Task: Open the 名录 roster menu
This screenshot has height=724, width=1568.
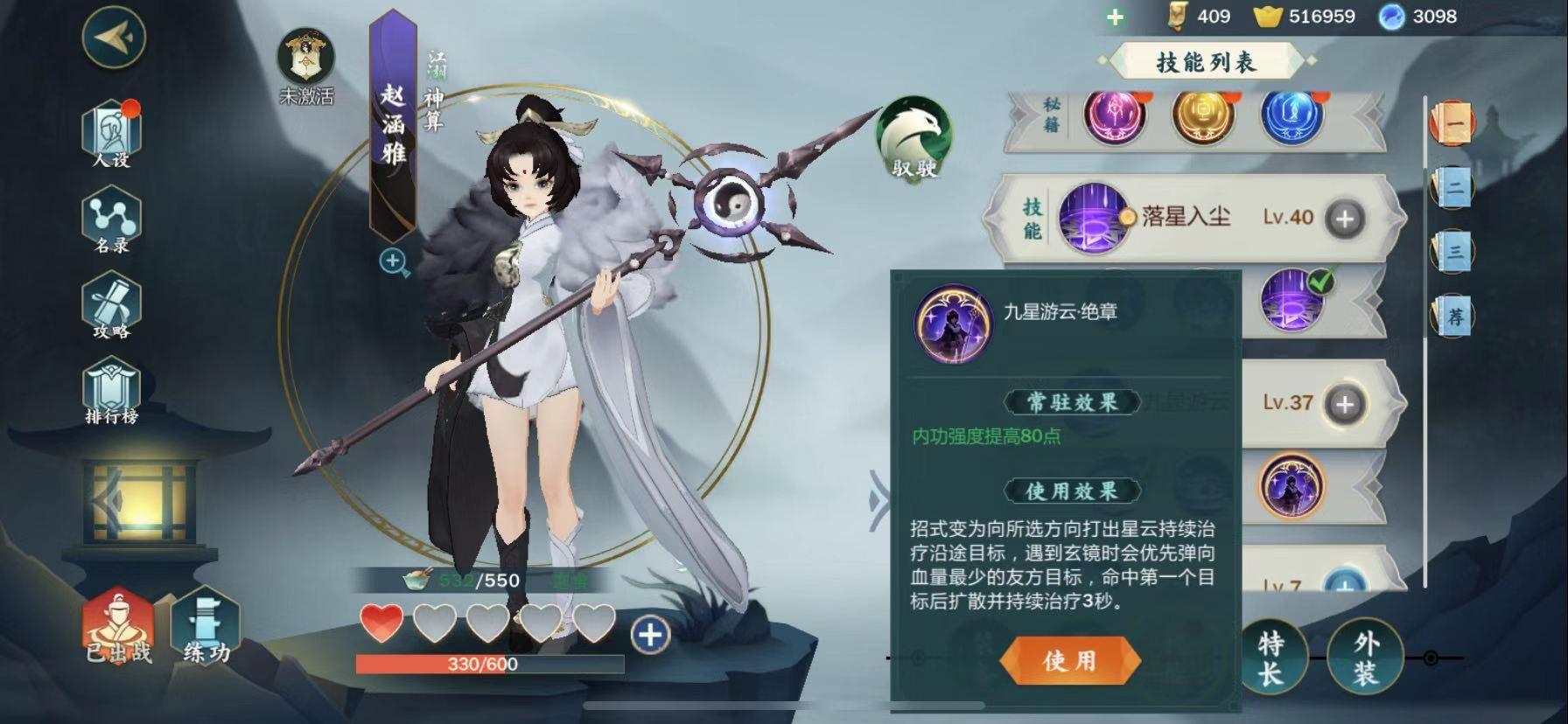Action: coord(112,221)
